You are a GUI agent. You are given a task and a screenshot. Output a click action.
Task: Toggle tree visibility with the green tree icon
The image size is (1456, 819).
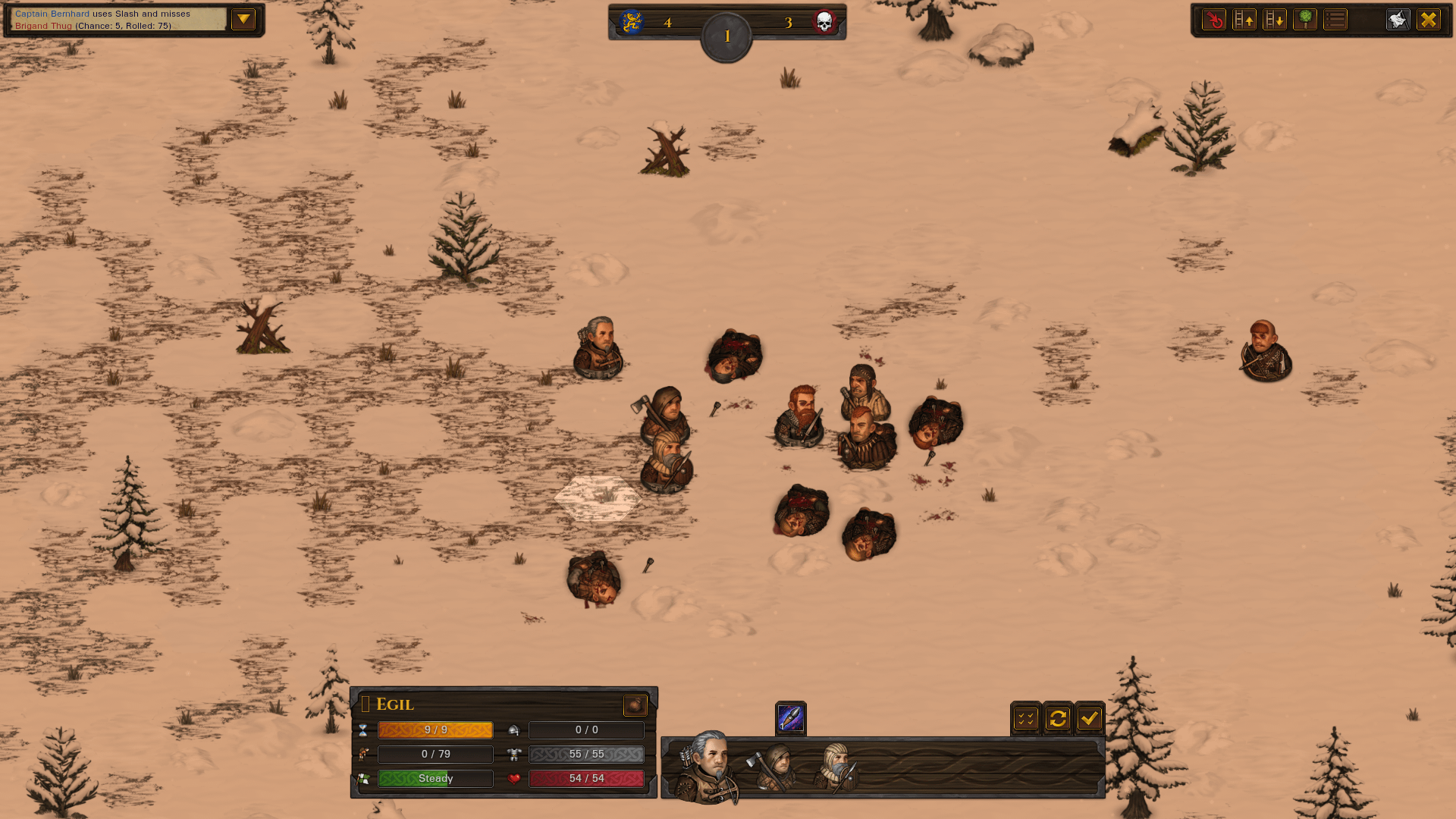1305,20
